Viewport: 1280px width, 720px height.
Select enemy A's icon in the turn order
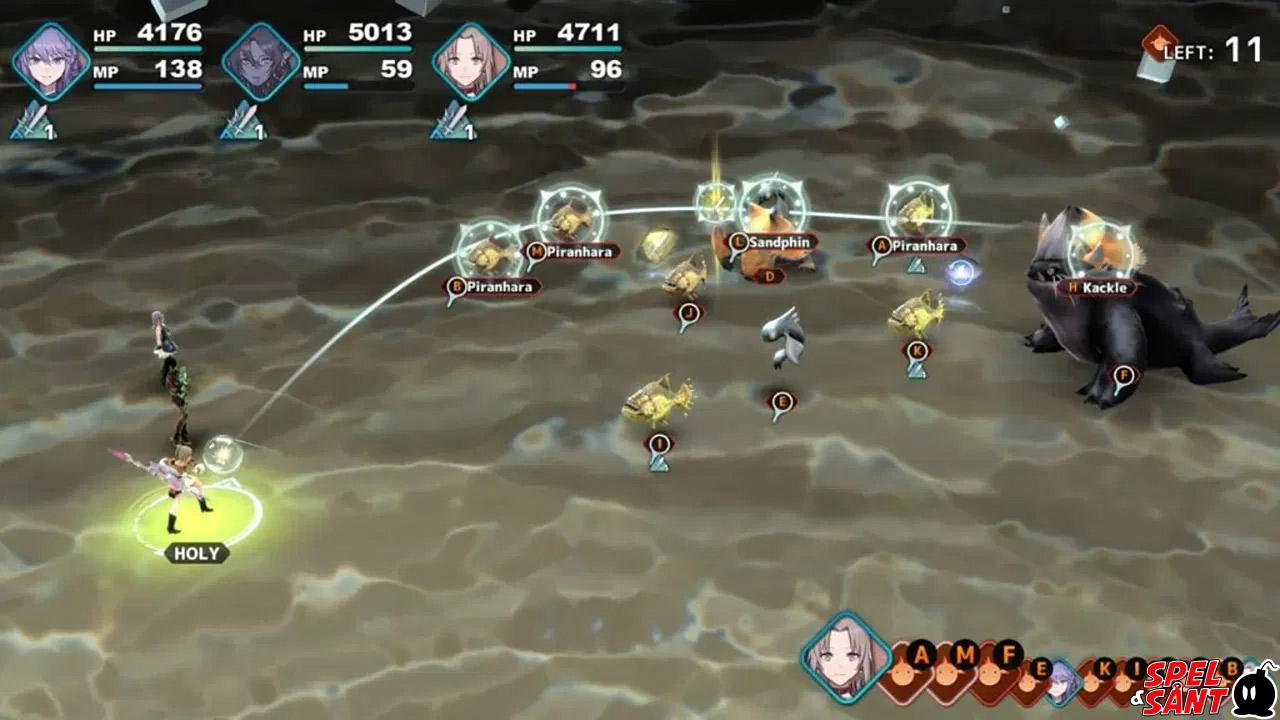[921, 658]
